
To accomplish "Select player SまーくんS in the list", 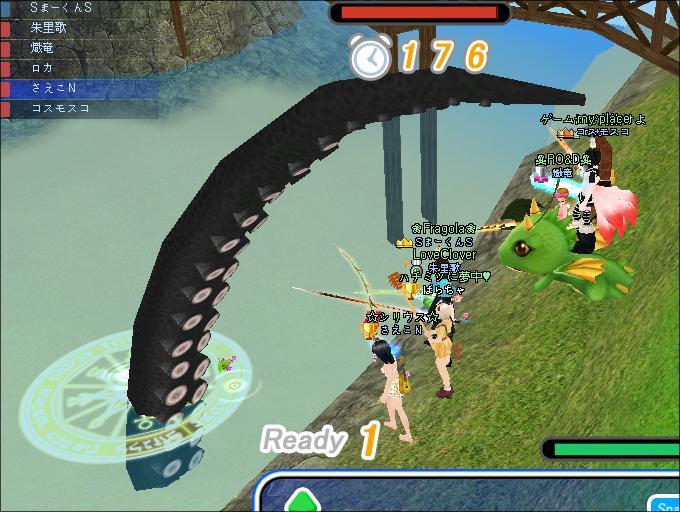I will pos(60,8).
